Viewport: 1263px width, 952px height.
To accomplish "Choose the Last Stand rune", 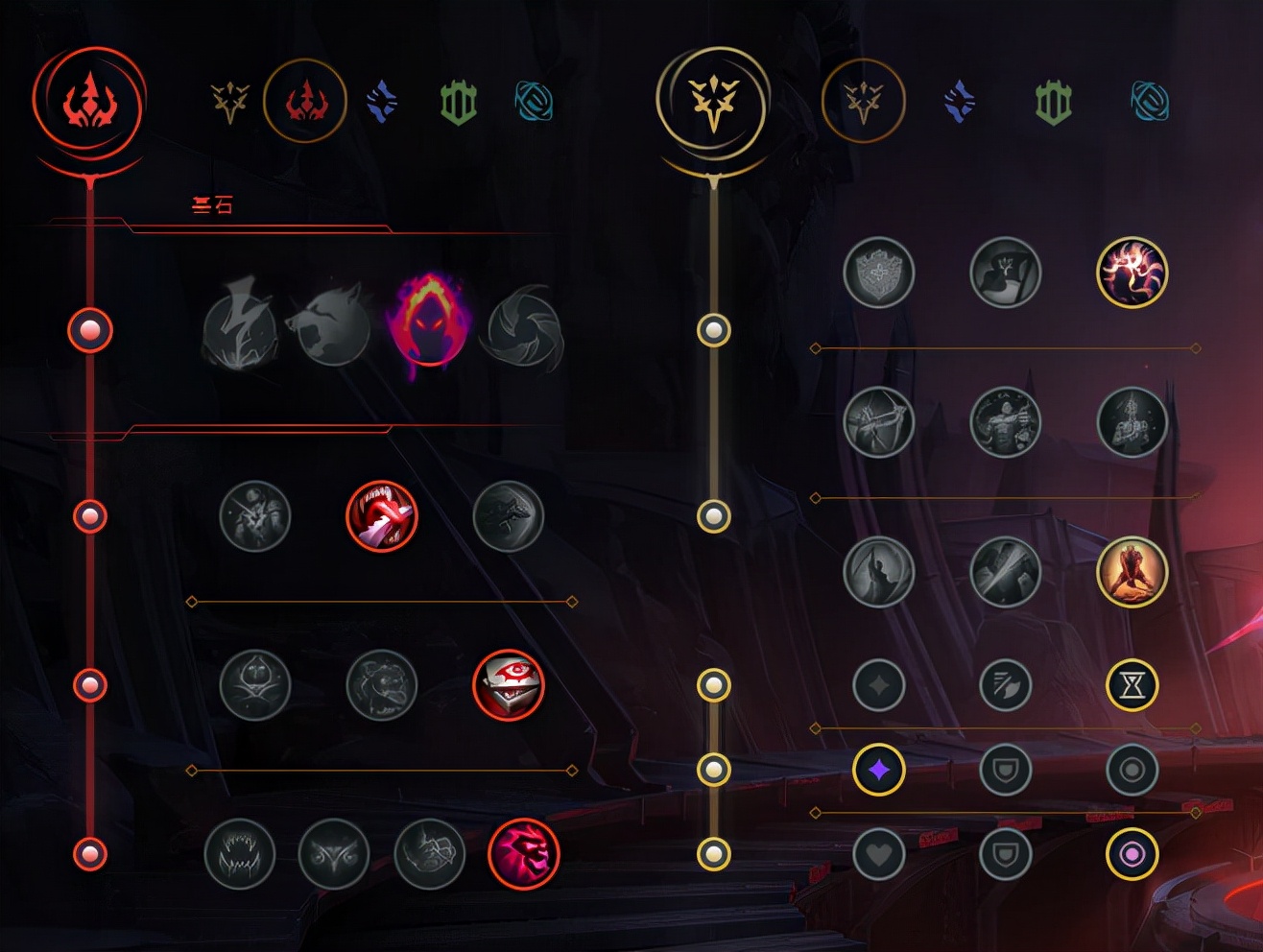I will [x=1132, y=572].
